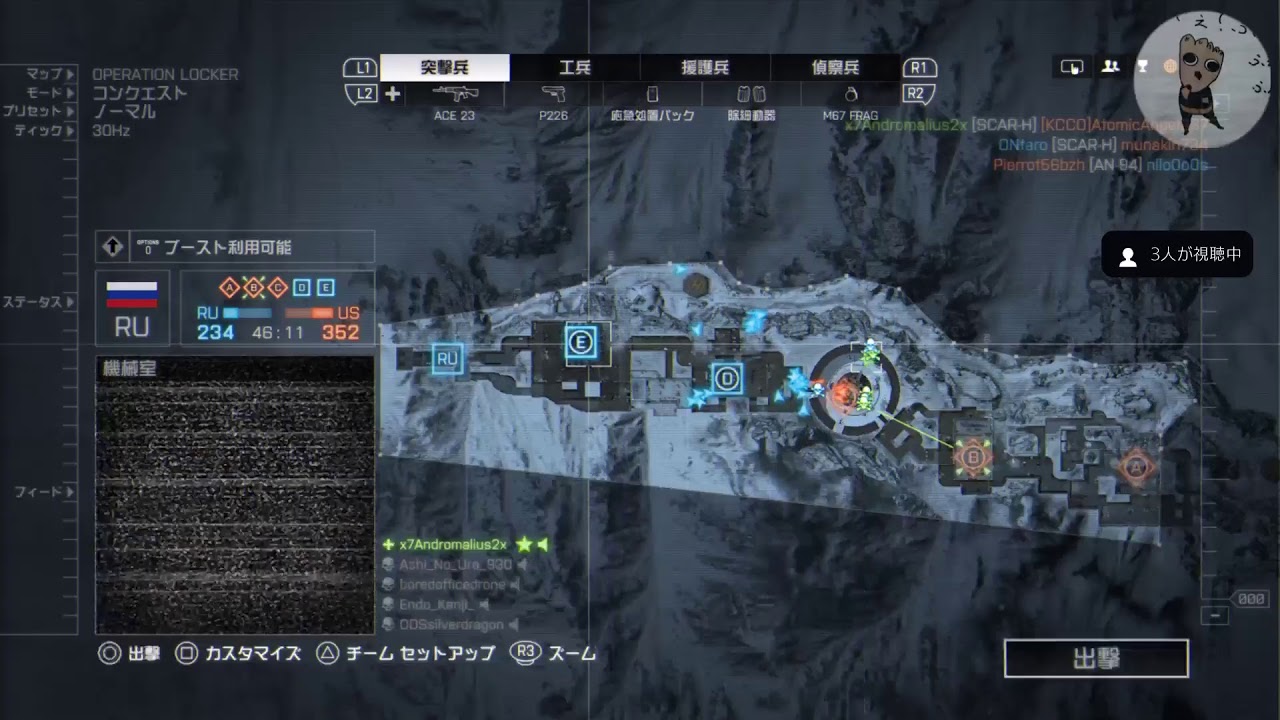Select flag E as spawn point
This screenshot has width=1280, height=720.
[x=581, y=343]
